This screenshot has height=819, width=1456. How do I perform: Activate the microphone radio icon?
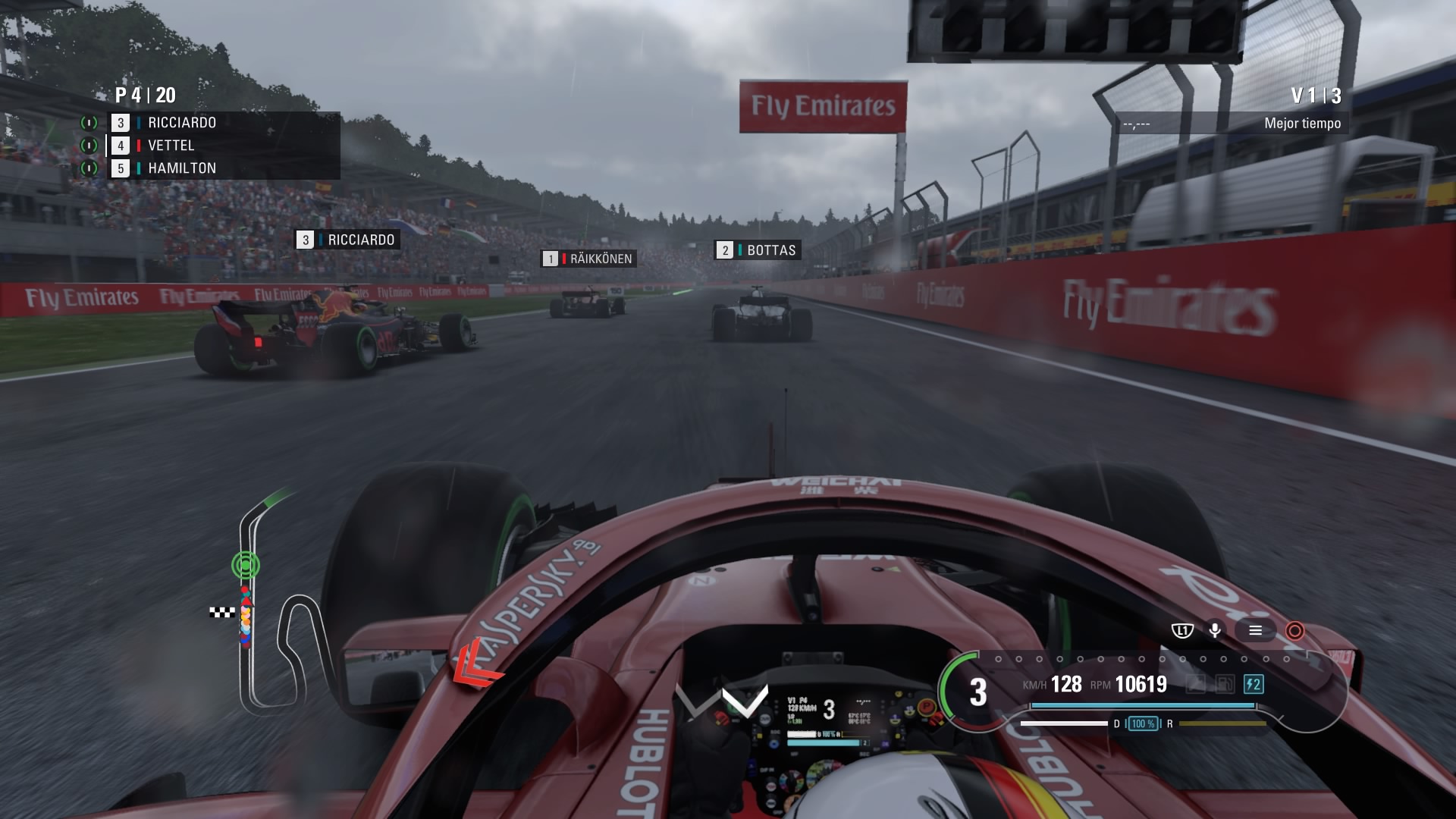coord(1215,630)
